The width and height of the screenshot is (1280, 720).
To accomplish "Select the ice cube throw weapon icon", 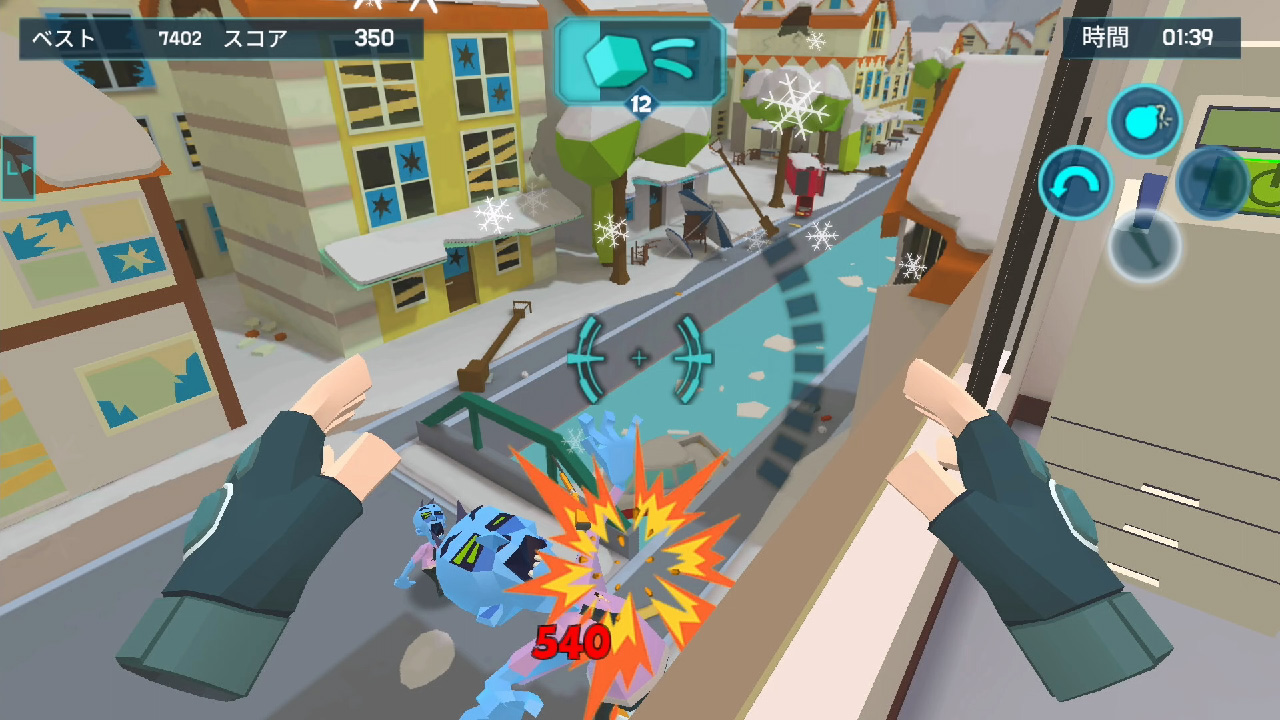I will (x=640, y=62).
